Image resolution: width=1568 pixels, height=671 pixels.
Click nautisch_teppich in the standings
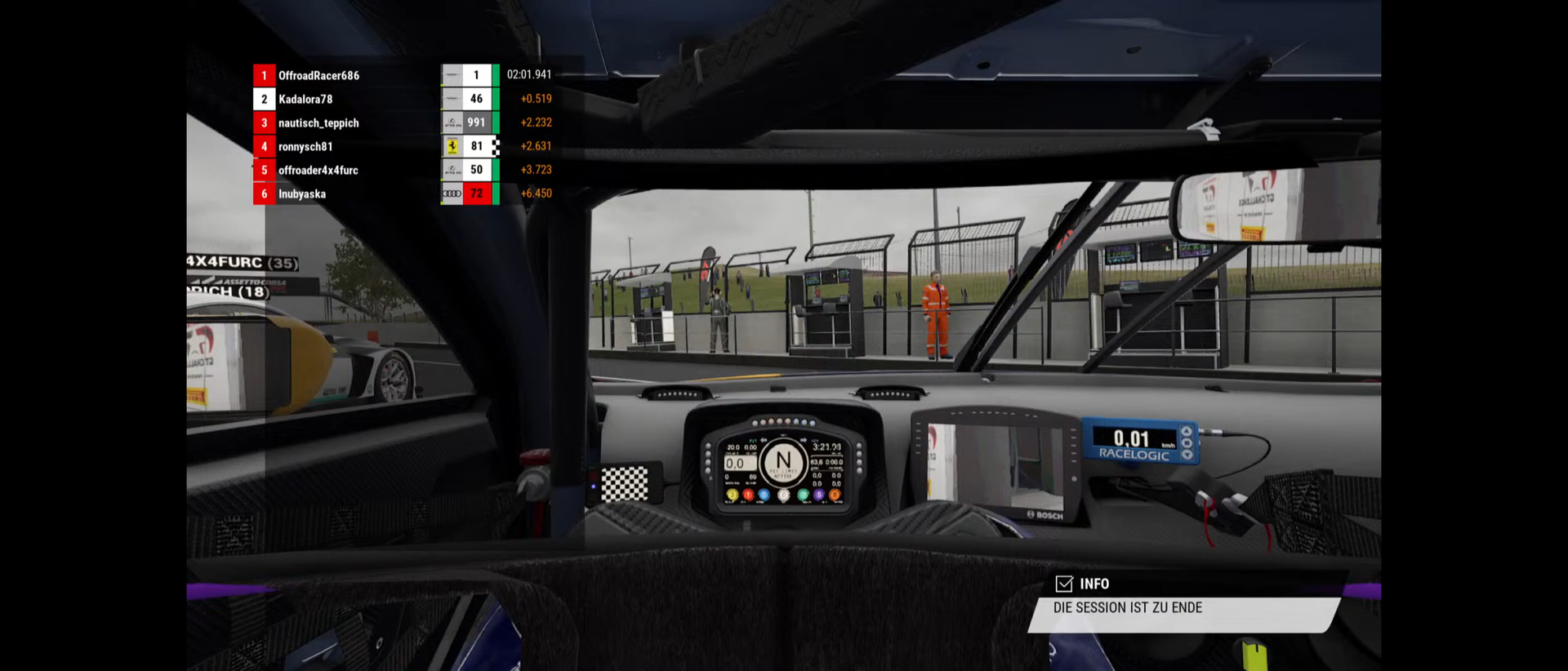point(318,122)
